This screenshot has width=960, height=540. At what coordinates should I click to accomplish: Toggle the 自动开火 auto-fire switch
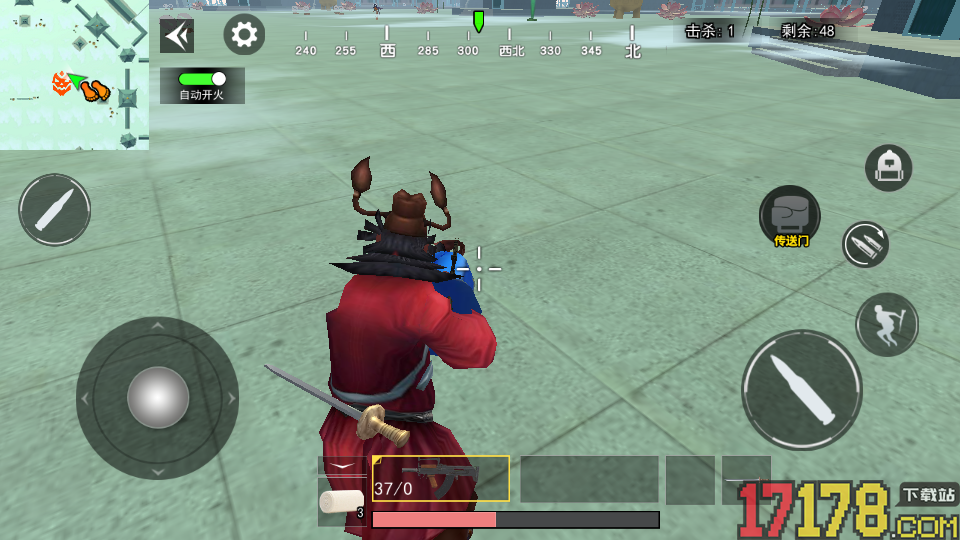pyautogui.click(x=202, y=79)
